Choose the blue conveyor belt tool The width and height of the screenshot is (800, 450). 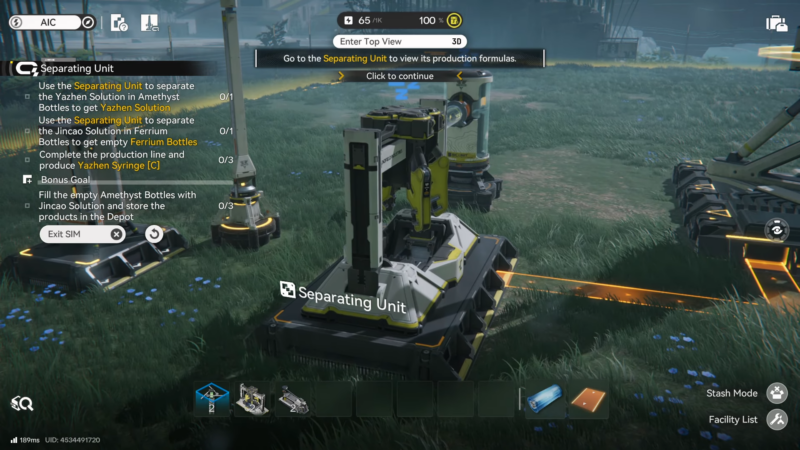546,399
